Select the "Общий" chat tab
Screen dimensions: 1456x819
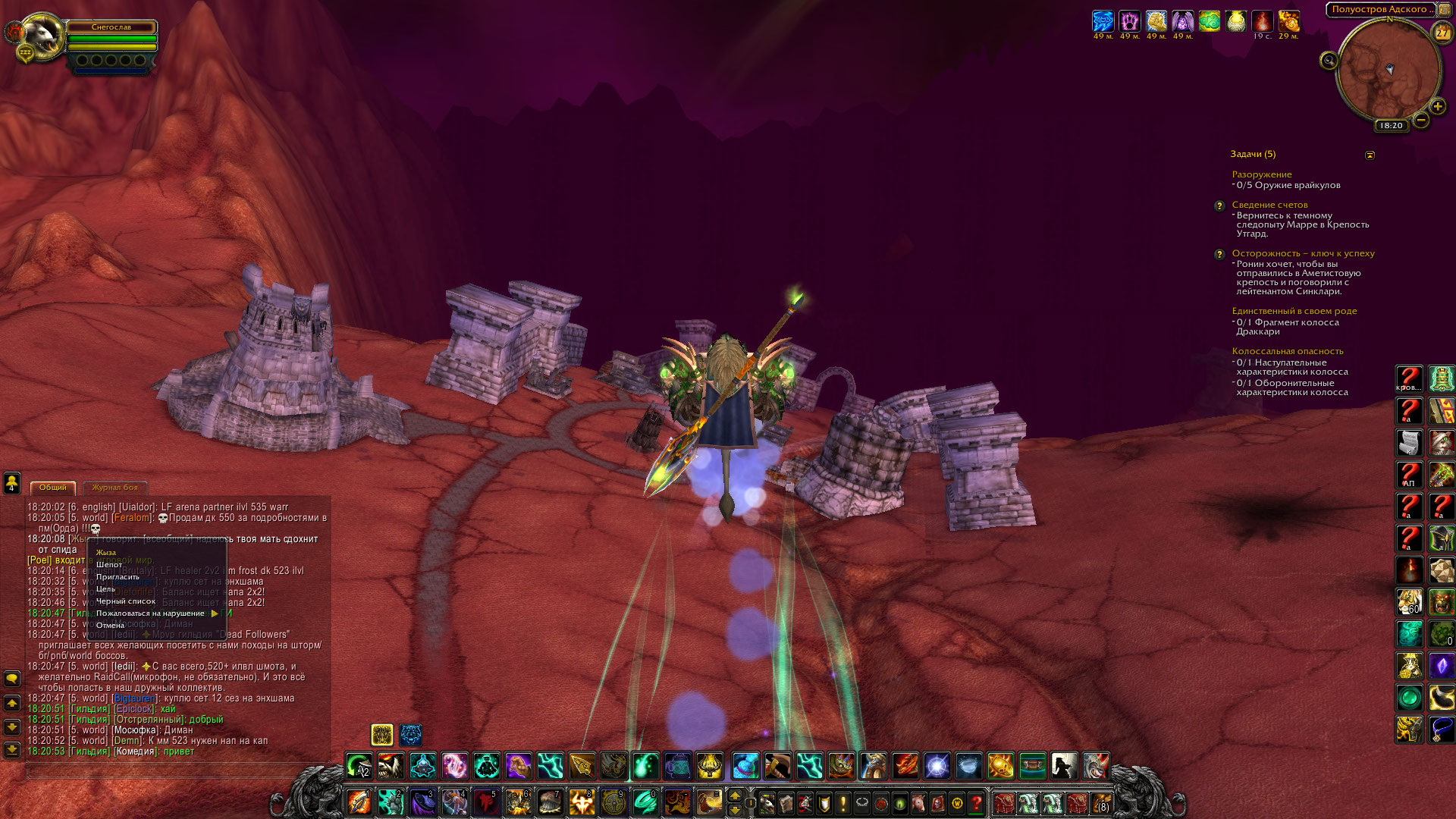53,488
